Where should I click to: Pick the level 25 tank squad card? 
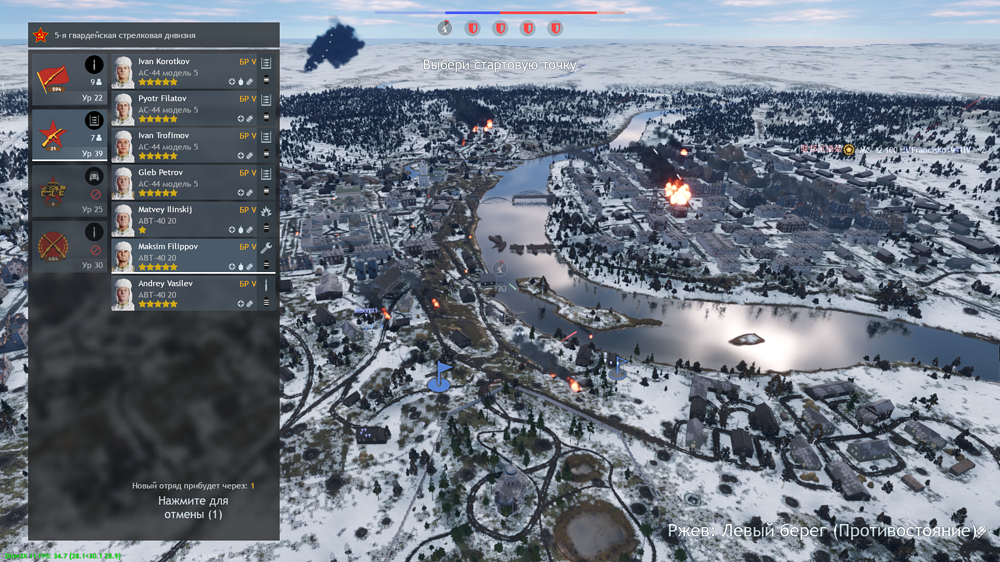69,191
